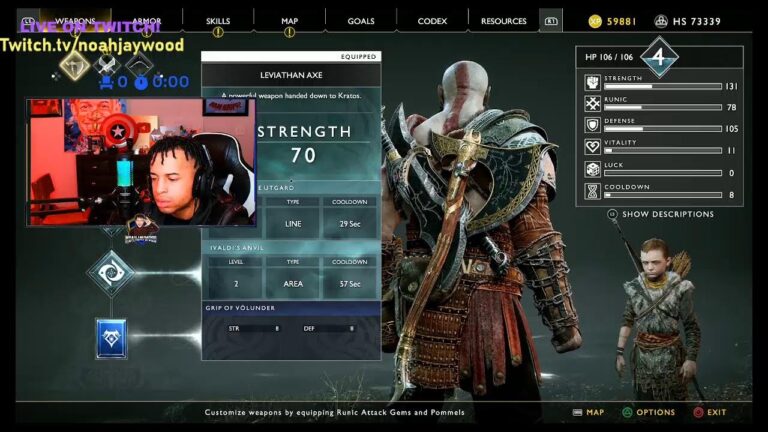Screen dimensions: 768x432
Task: Switch to the Resources tab
Action: (x=503, y=21)
